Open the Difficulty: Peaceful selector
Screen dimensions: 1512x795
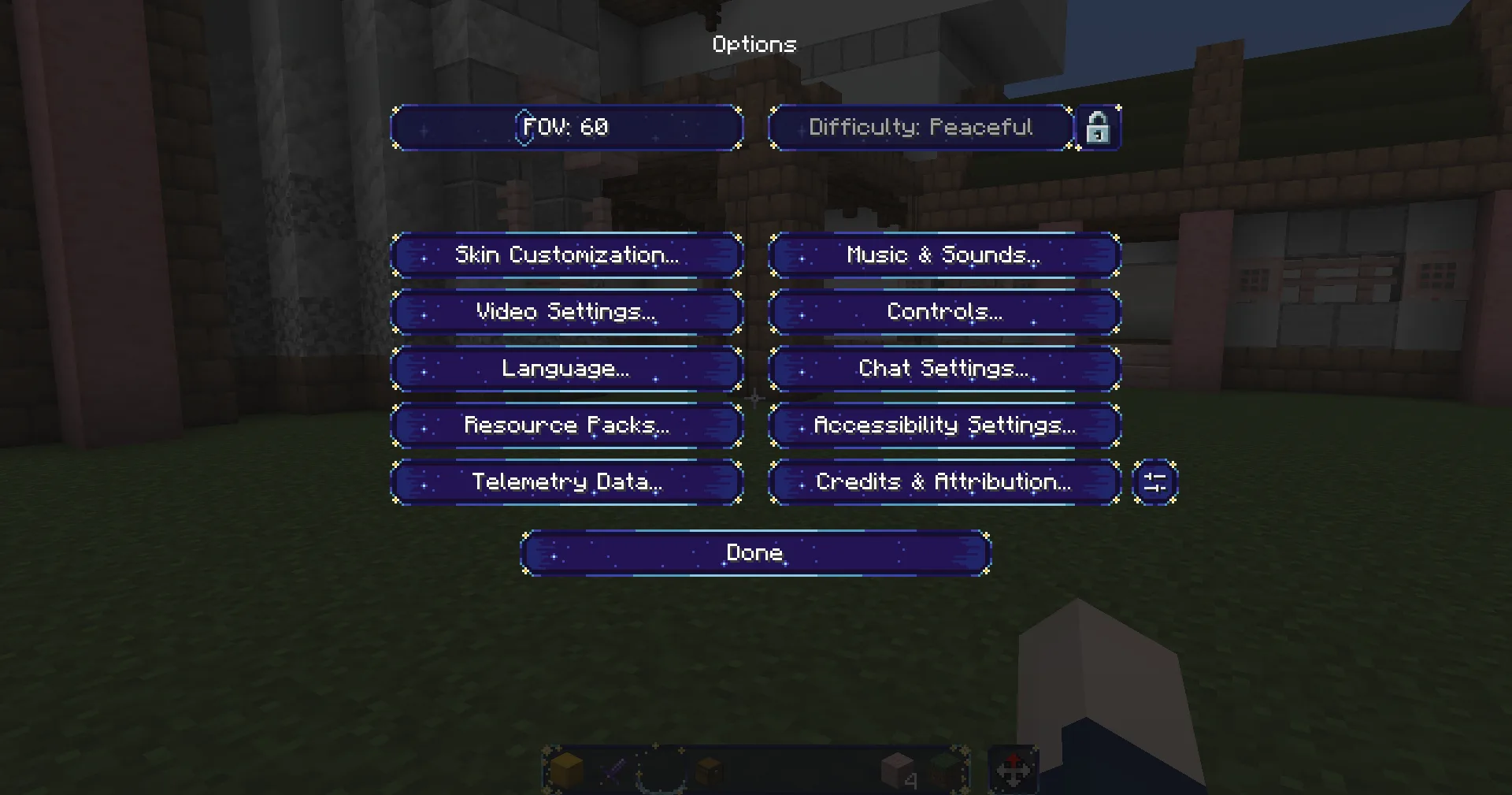click(x=920, y=127)
